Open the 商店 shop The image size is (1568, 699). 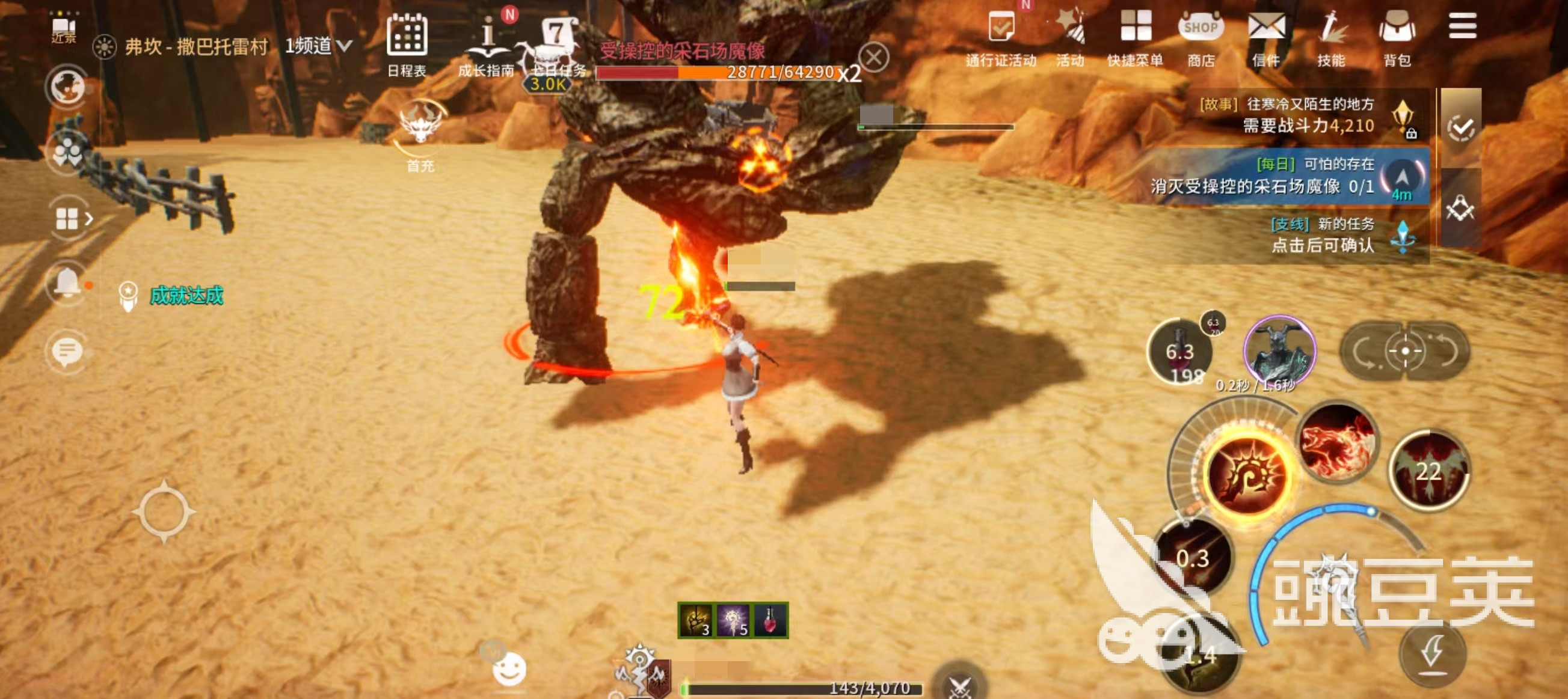click(1201, 37)
